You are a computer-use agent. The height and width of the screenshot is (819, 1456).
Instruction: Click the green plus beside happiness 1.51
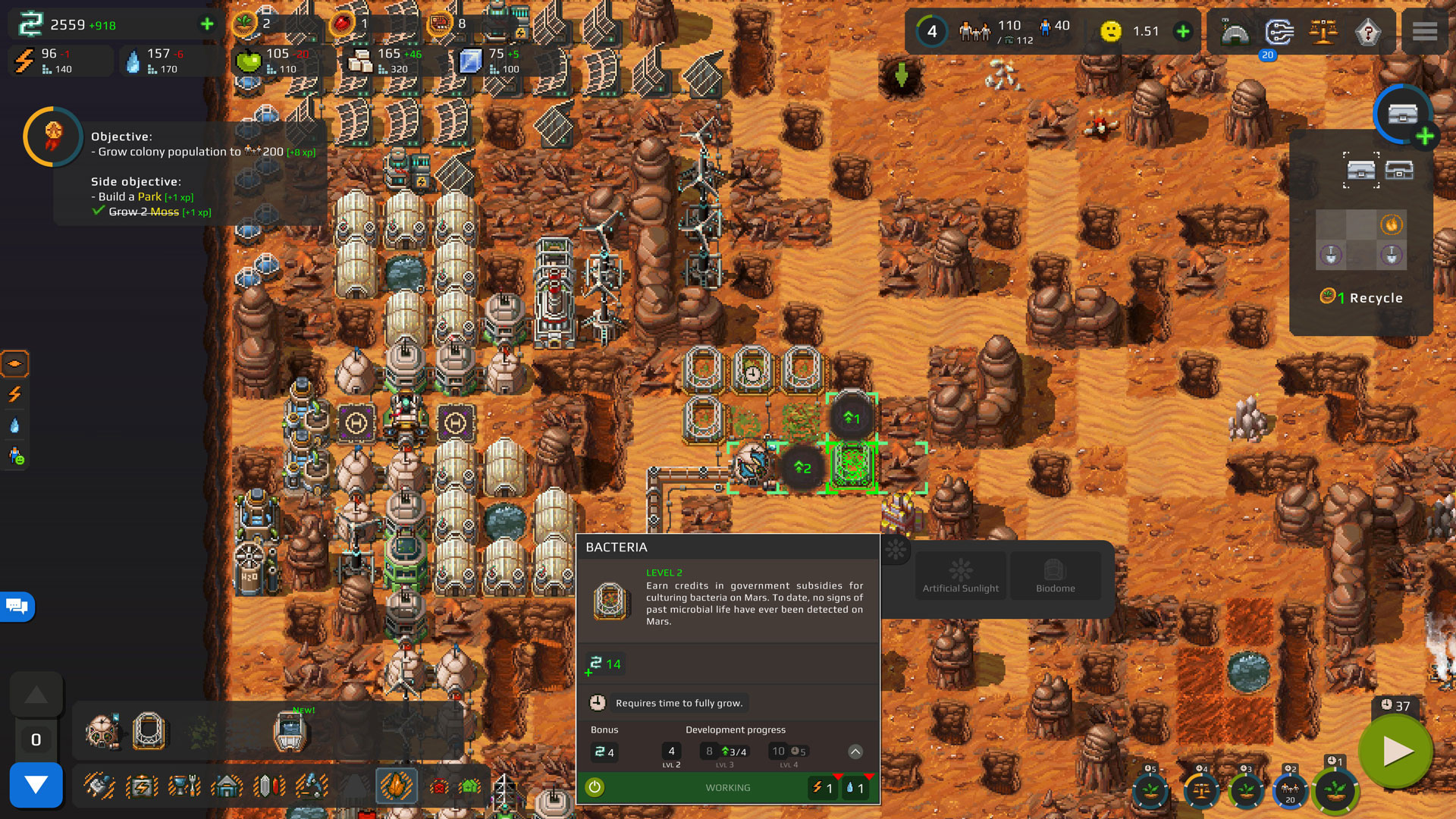[x=1182, y=32]
